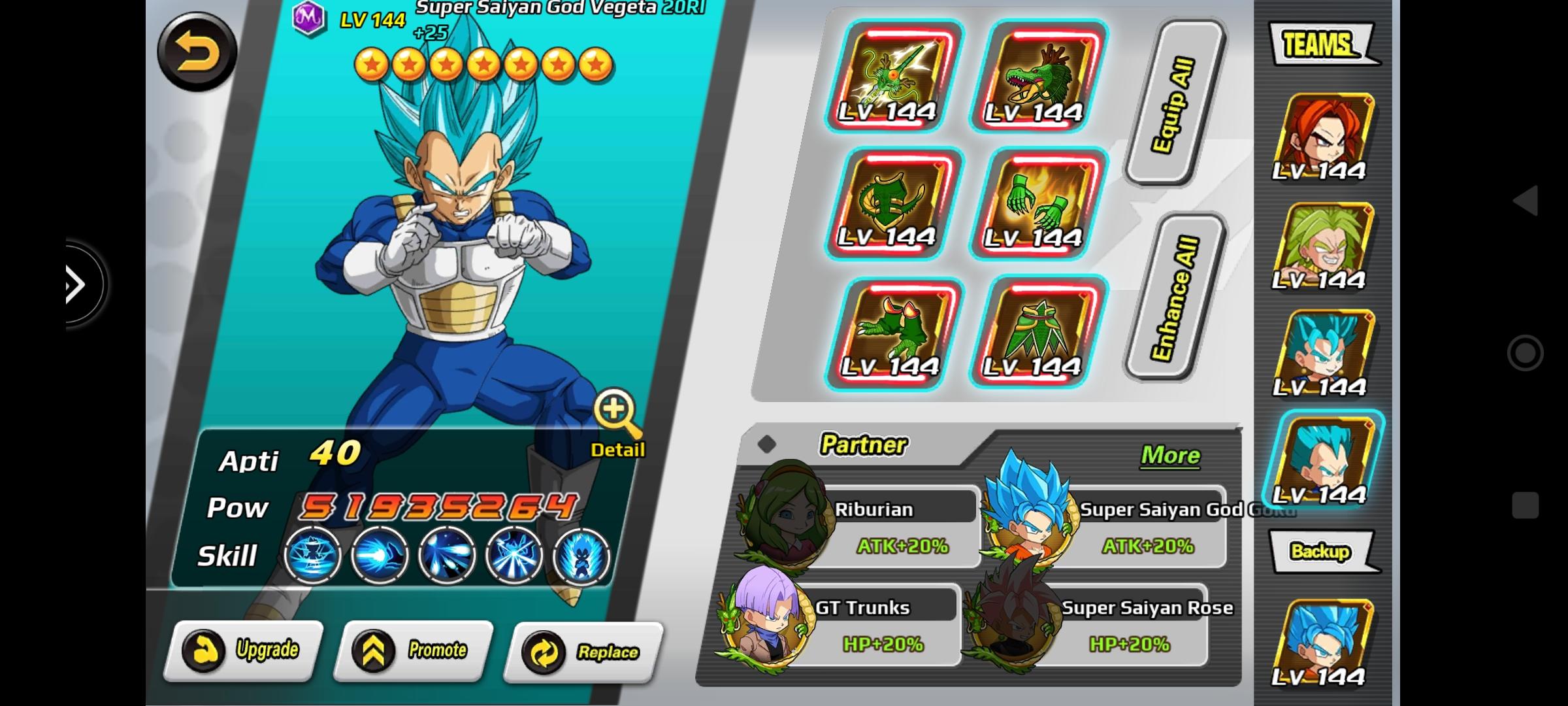Tap the Promote button
This screenshot has width=1568, height=706.
pos(413,650)
